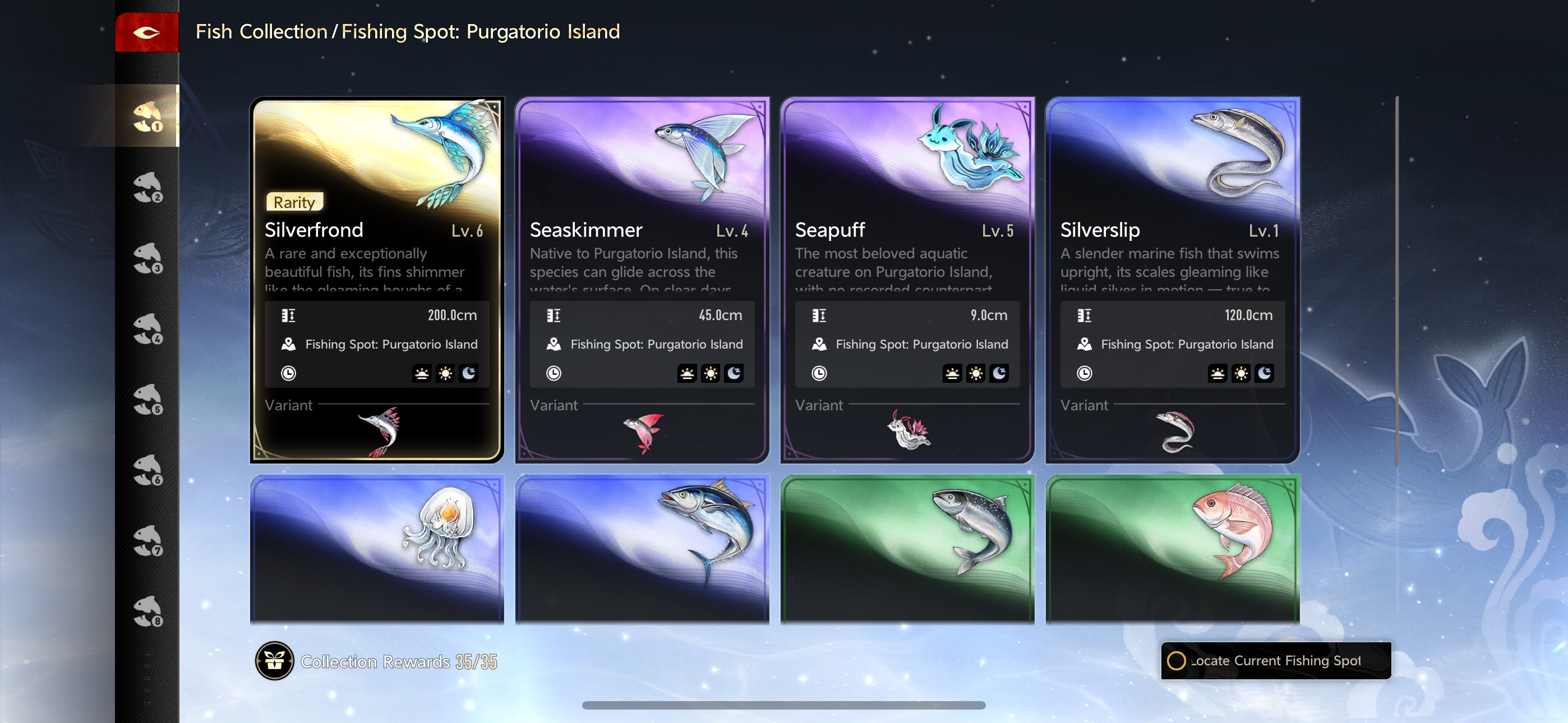The height and width of the screenshot is (723, 1568).
Task: Click the red back button
Action: (x=147, y=33)
